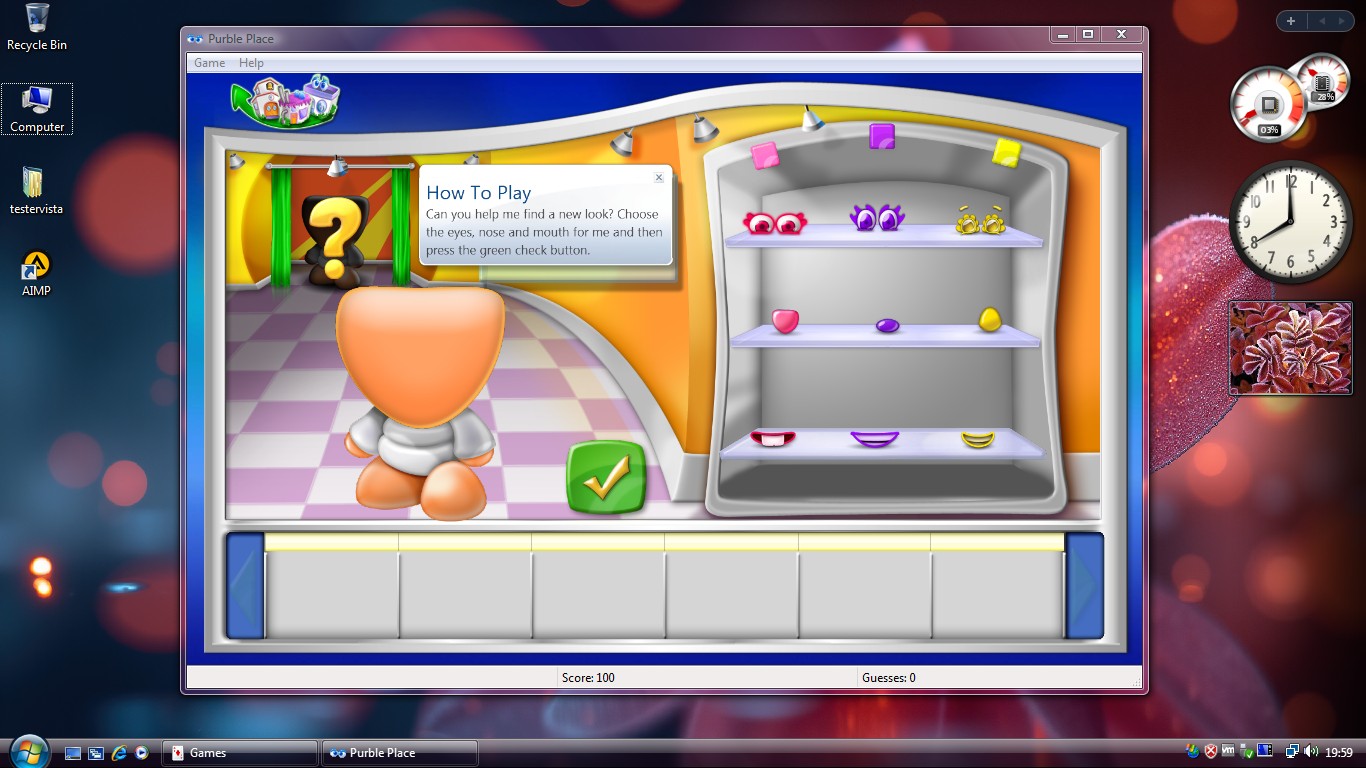This screenshot has height=768, width=1366.
Task: Choose the pink eyes on the shelf
Action: (774, 222)
